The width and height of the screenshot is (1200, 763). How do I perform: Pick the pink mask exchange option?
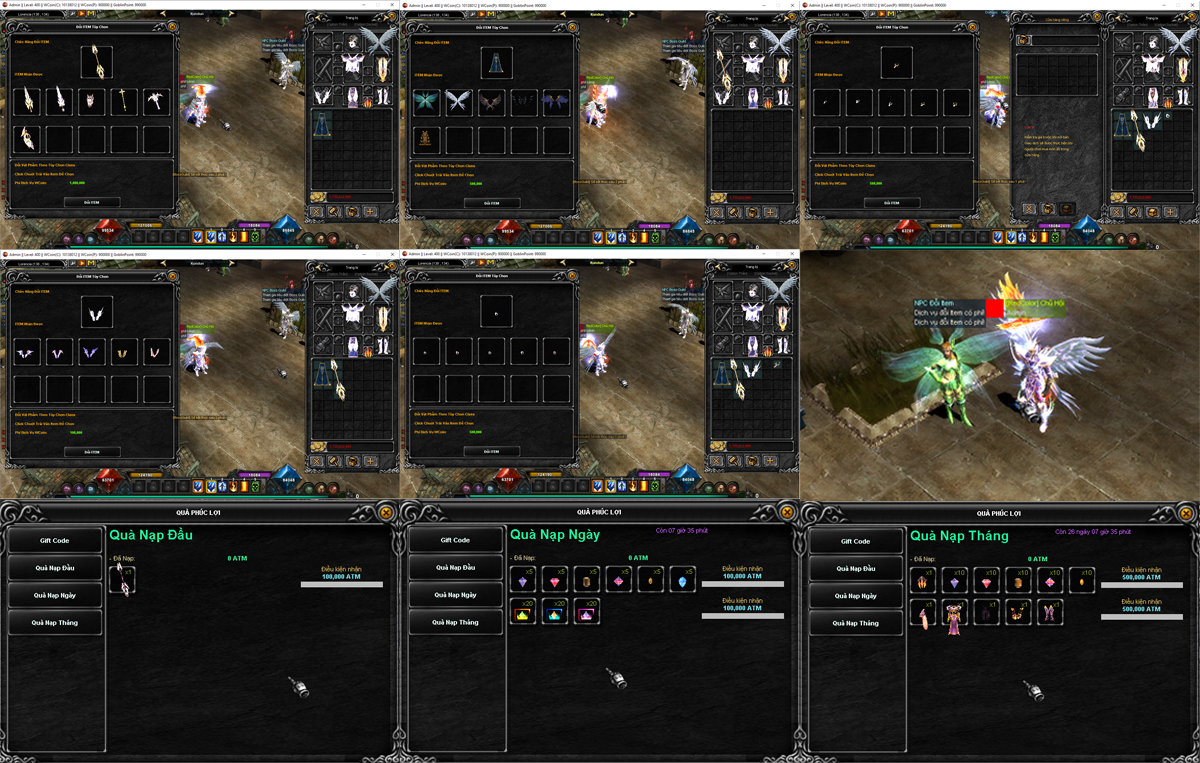coord(92,100)
